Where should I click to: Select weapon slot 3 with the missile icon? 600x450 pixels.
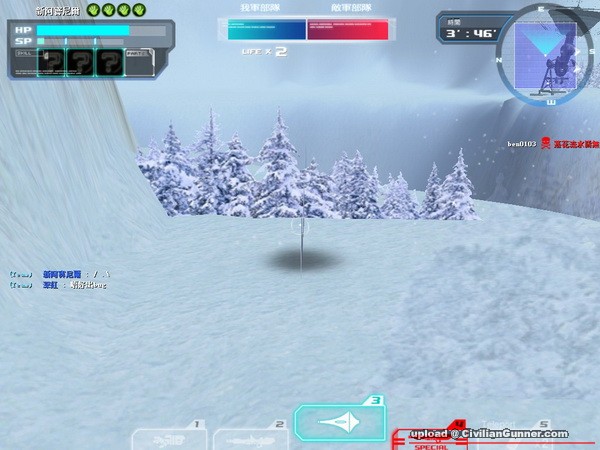tap(340, 423)
